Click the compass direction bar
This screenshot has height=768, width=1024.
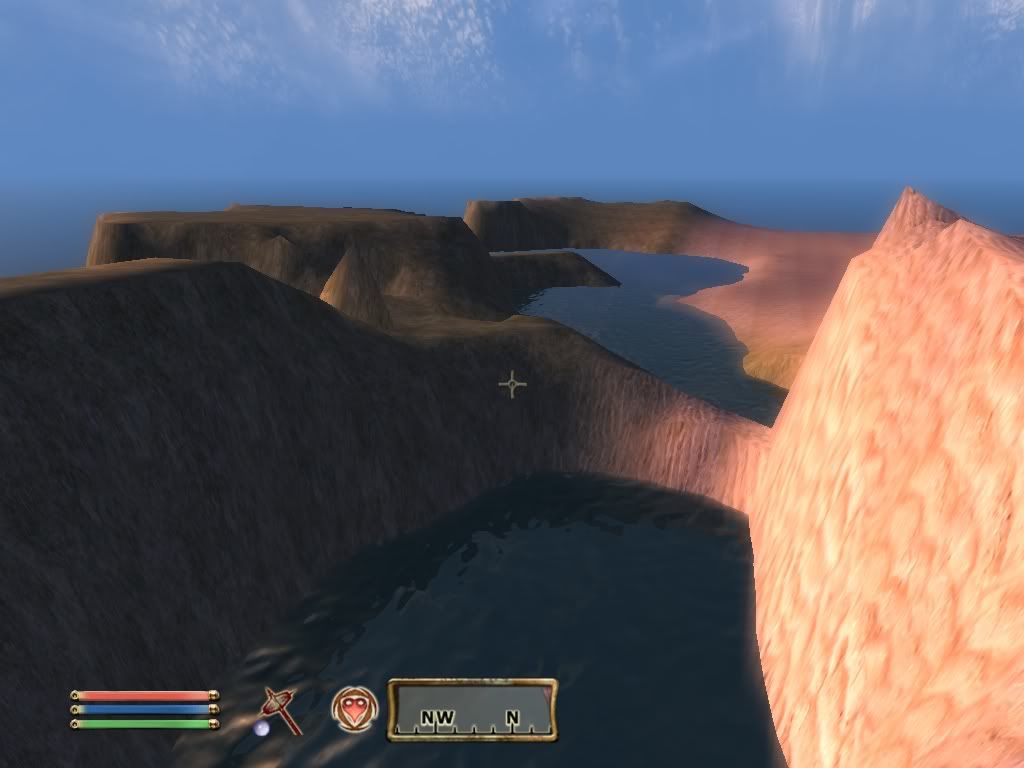[x=472, y=710]
